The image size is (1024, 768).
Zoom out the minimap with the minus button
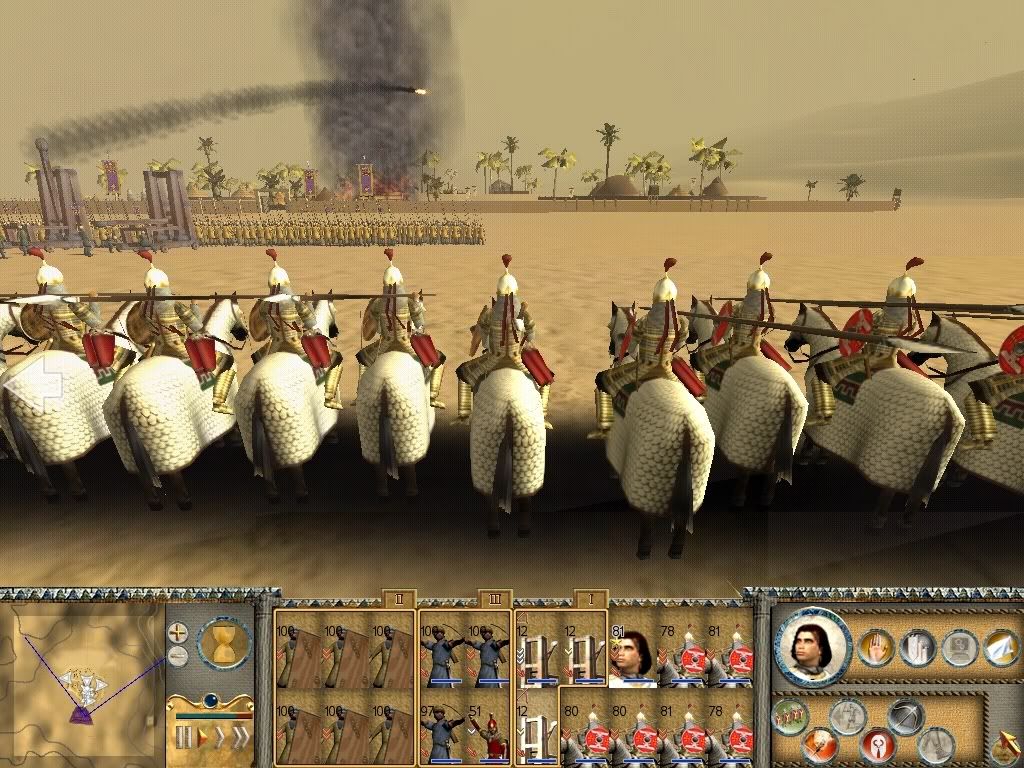point(178,655)
